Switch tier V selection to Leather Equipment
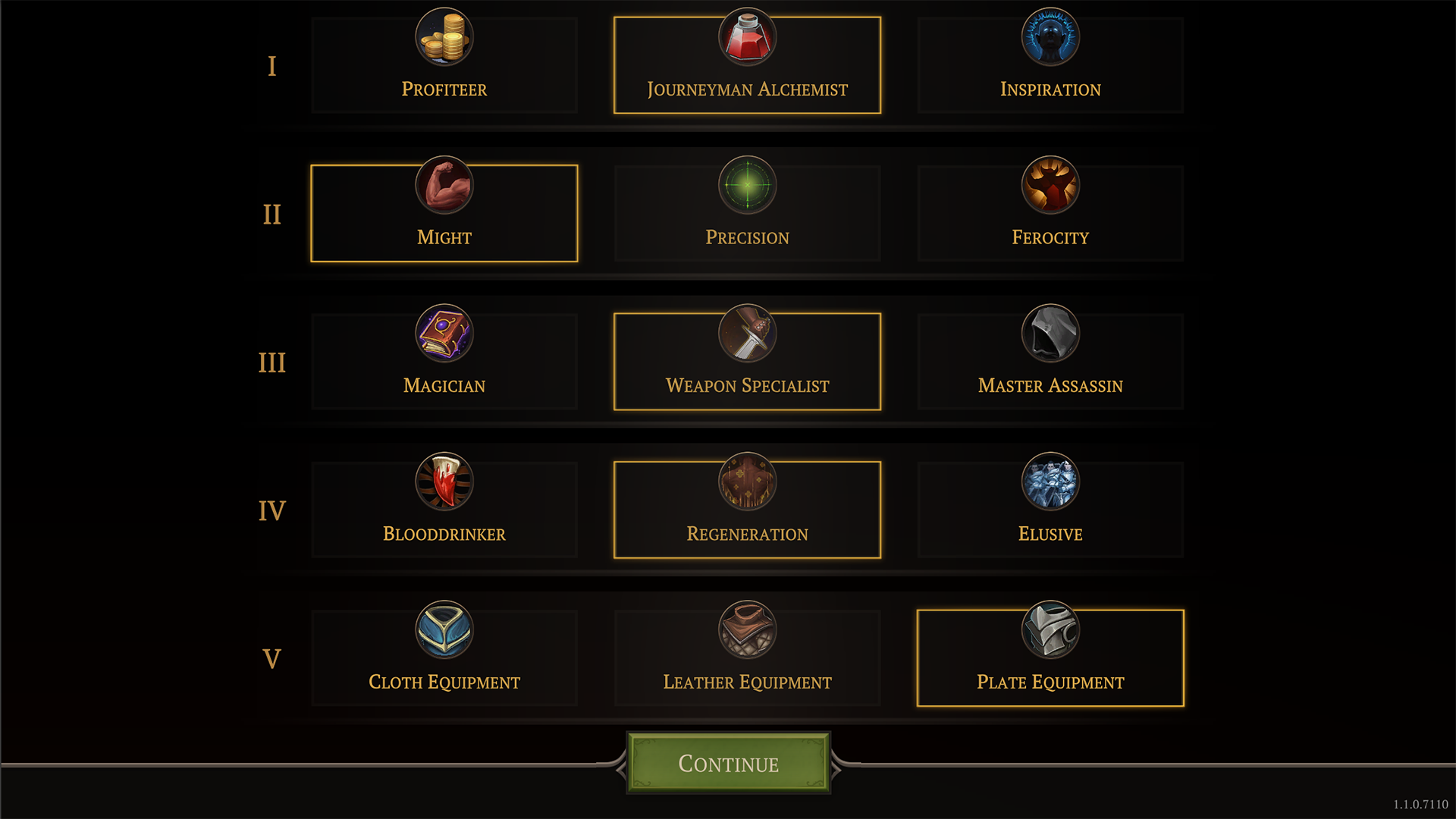Image resolution: width=1456 pixels, height=819 pixels. (747, 657)
